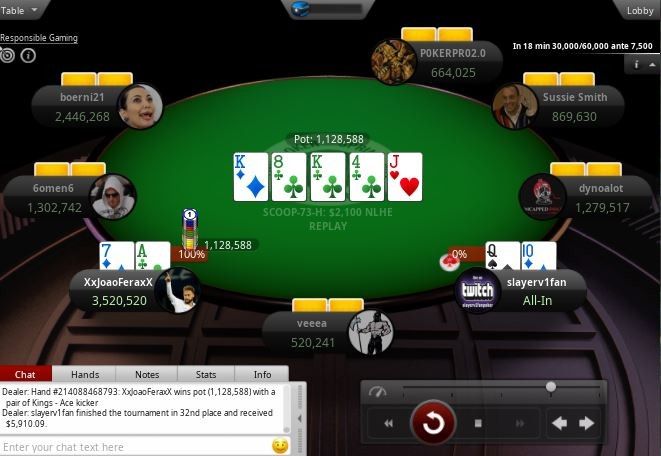Click the circled info icon under Responsible Gaming
Screen dimensions: 661x456
[x=27, y=55]
